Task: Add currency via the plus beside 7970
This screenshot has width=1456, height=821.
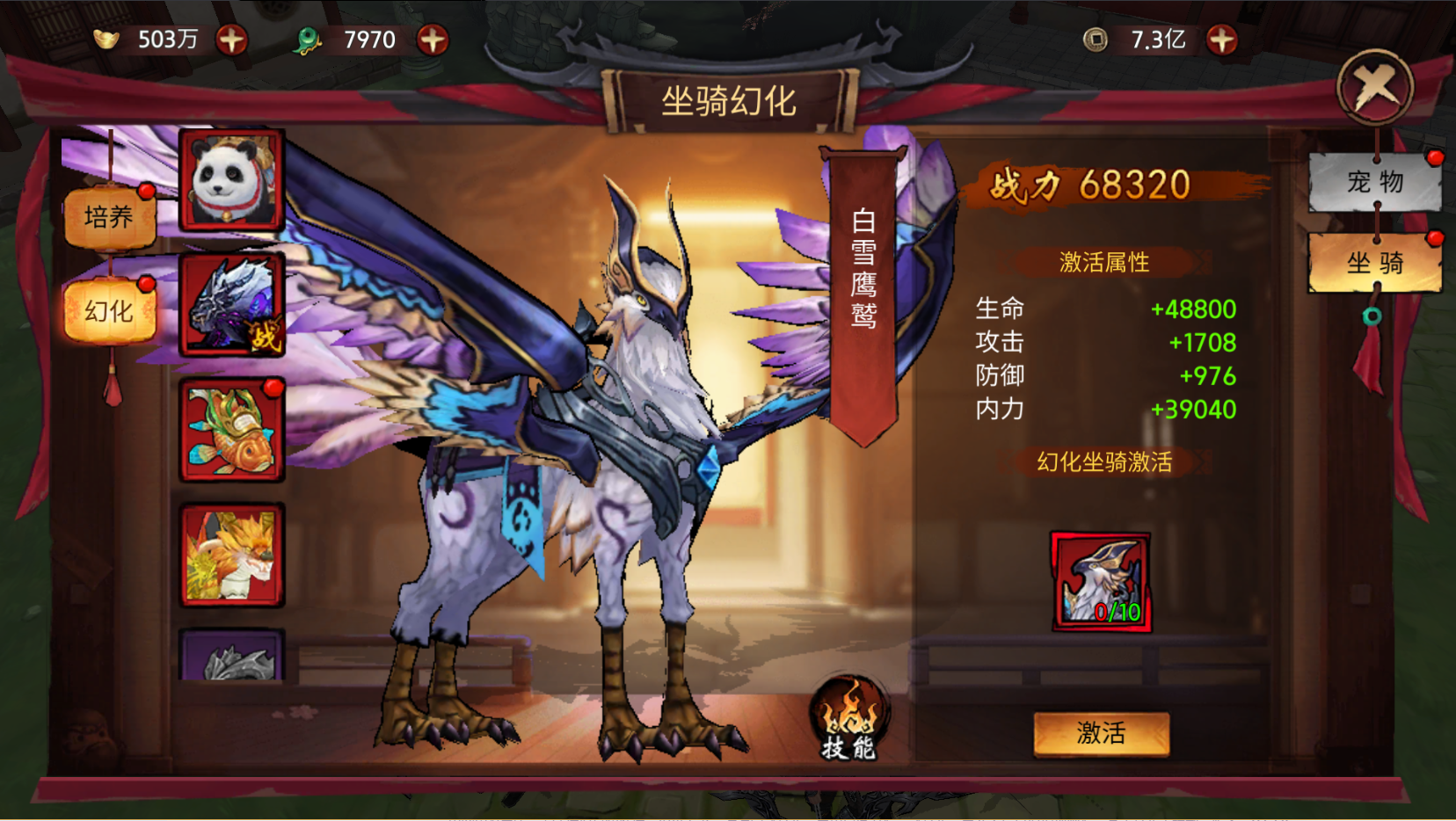Action: coord(432,38)
